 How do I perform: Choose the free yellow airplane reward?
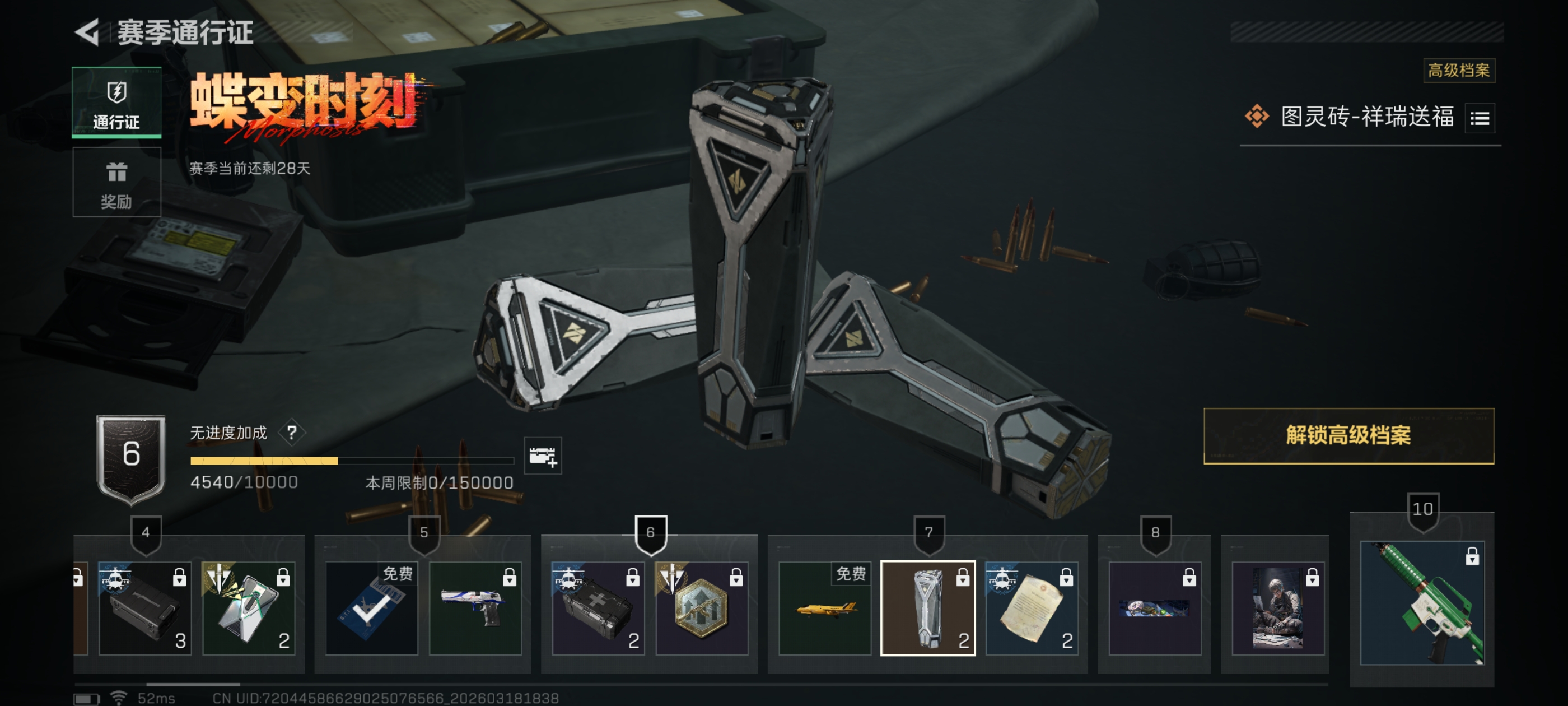(824, 608)
